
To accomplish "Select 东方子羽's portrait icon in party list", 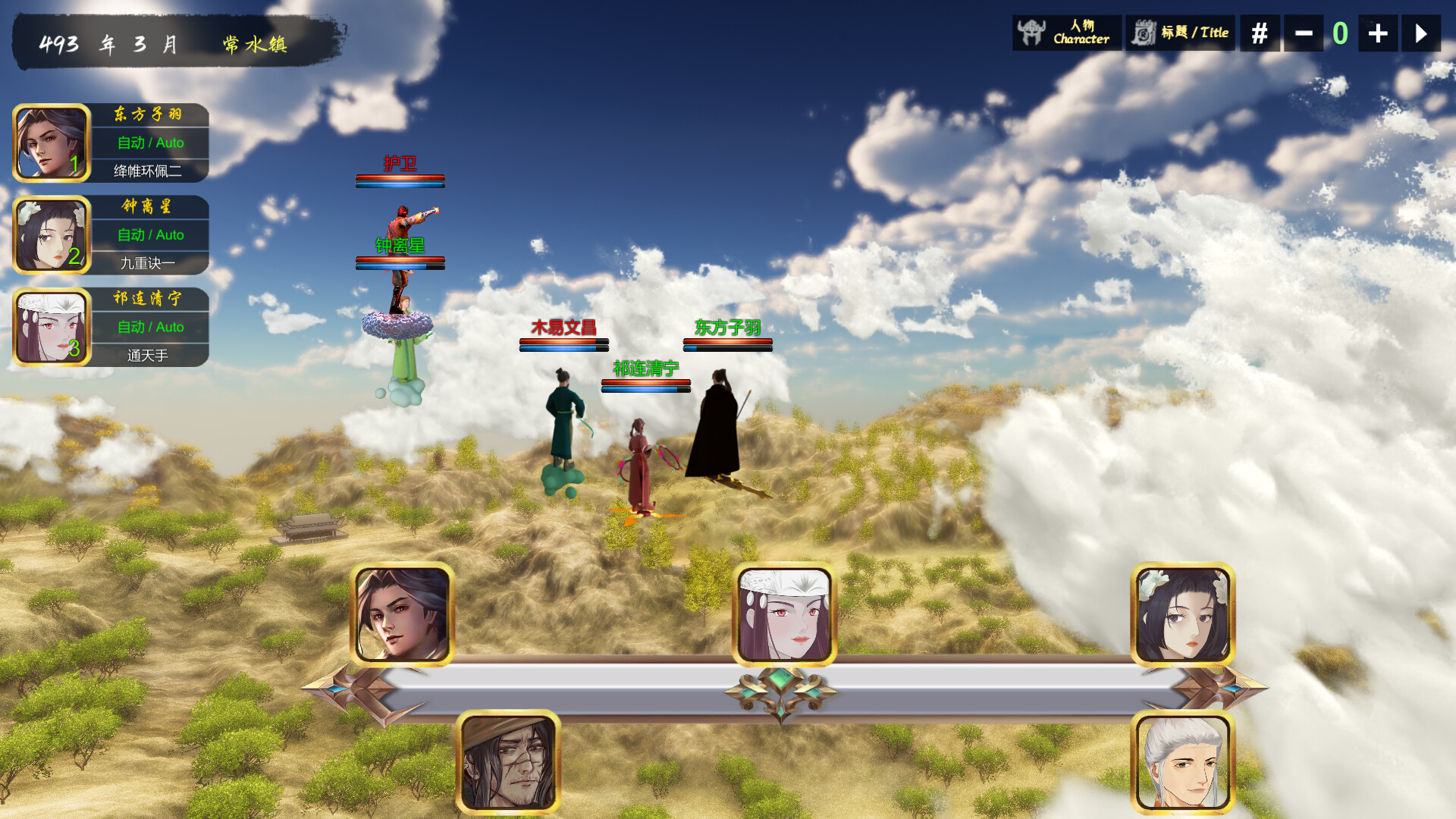I will click(x=50, y=143).
